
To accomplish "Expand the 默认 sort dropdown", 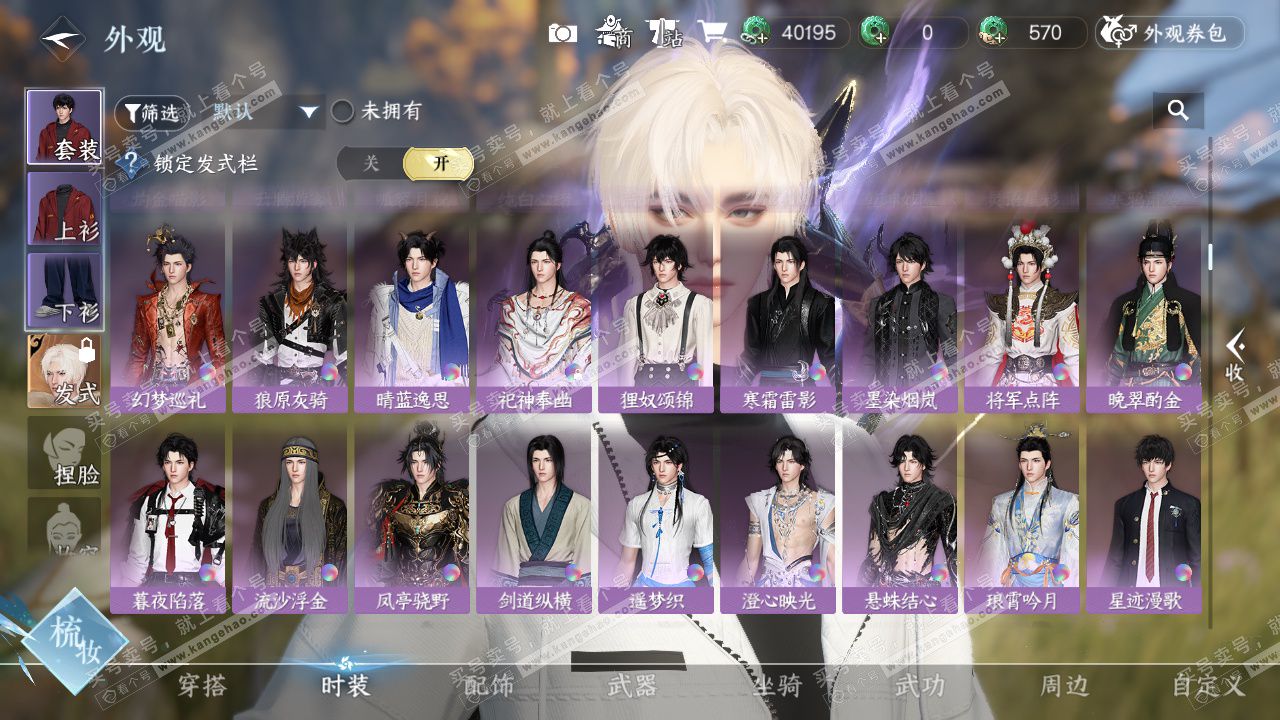I will (265, 112).
